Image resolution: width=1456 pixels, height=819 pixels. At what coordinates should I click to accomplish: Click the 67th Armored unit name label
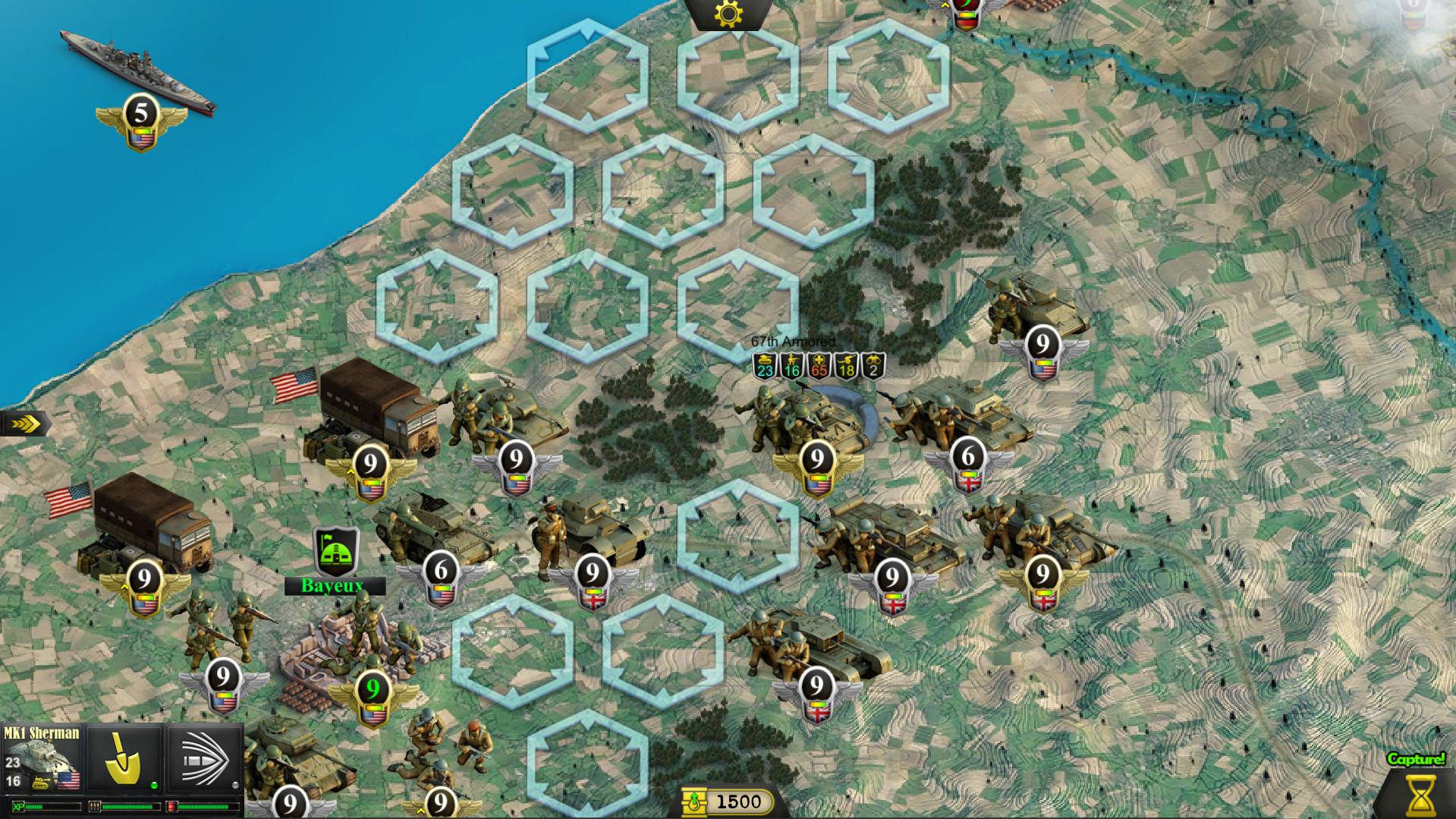[794, 342]
